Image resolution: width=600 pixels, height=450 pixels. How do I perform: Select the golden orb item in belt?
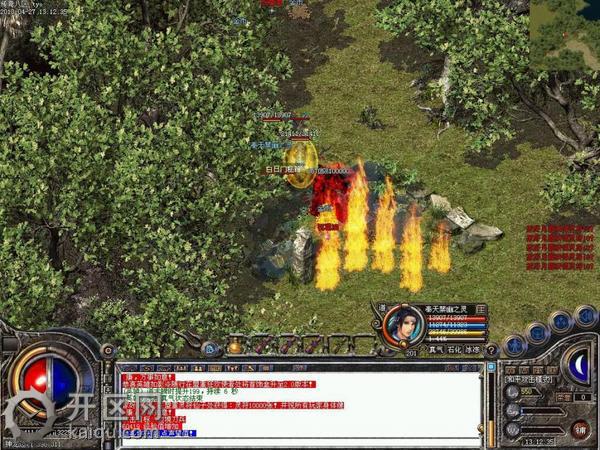pyautogui.click(x=235, y=347)
